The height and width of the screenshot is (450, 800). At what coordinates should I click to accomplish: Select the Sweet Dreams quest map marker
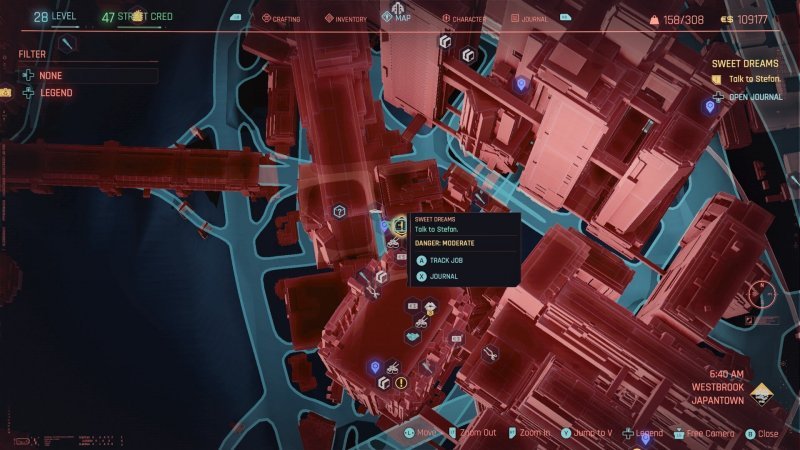[x=398, y=225]
